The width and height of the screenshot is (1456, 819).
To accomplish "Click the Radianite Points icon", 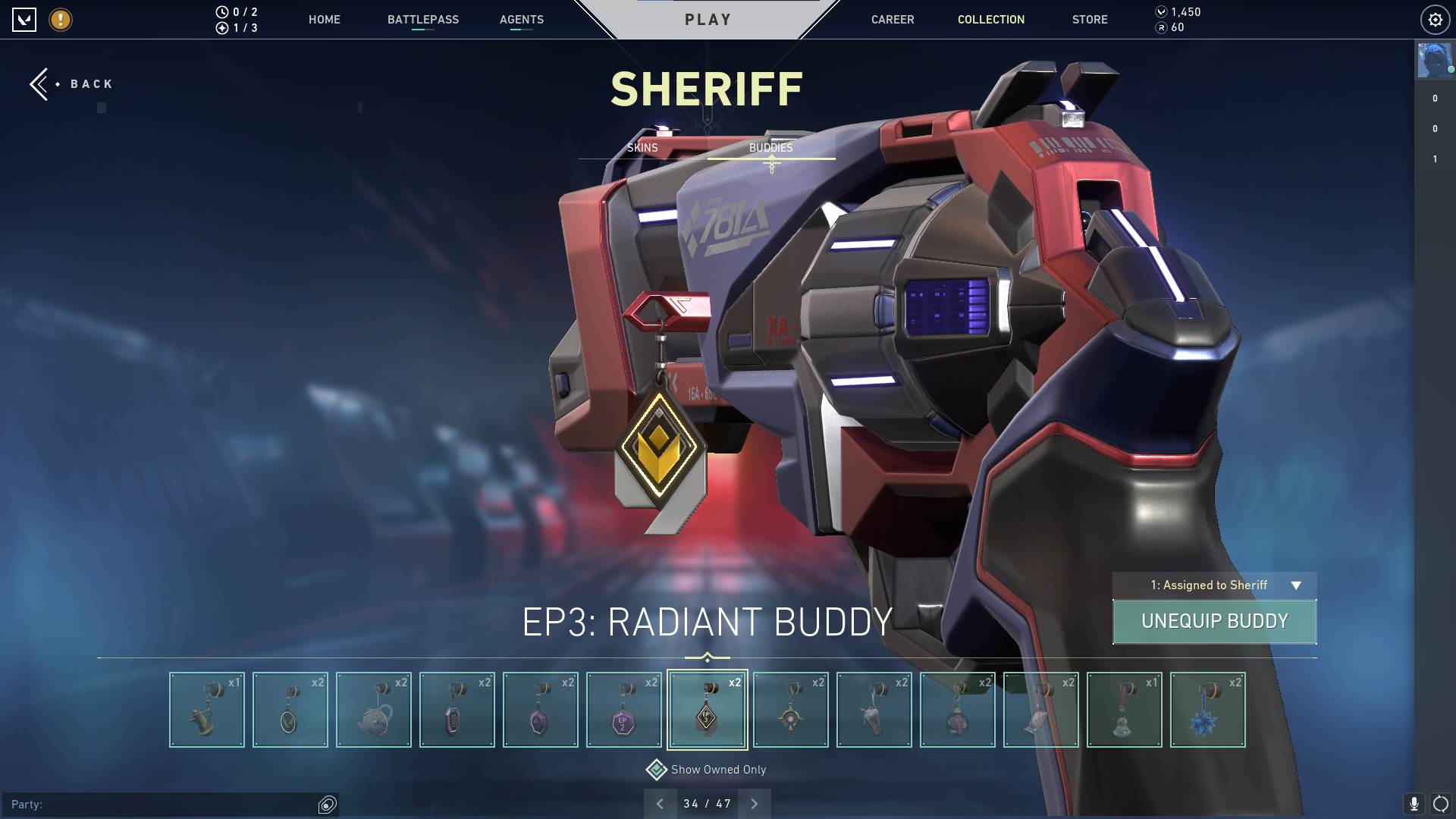I will (1161, 28).
